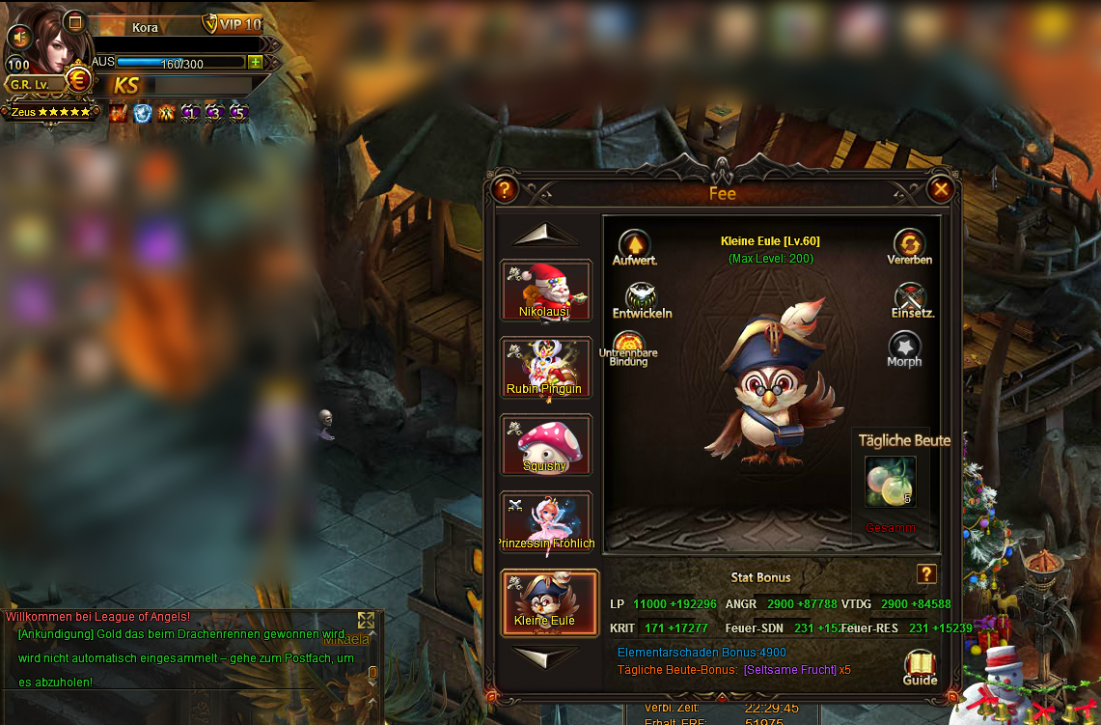Click the Vererben button
The image size is (1101, 725).
coord(909,244)
